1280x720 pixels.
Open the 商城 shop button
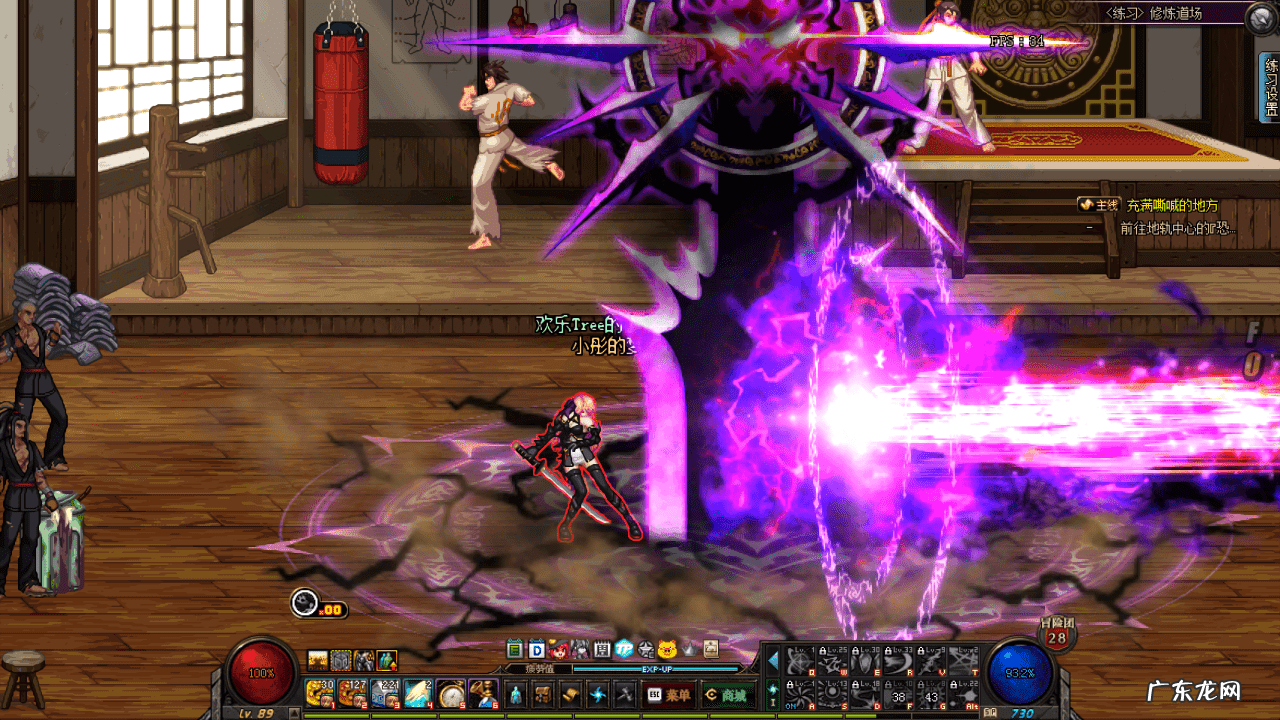click(726, 693)
